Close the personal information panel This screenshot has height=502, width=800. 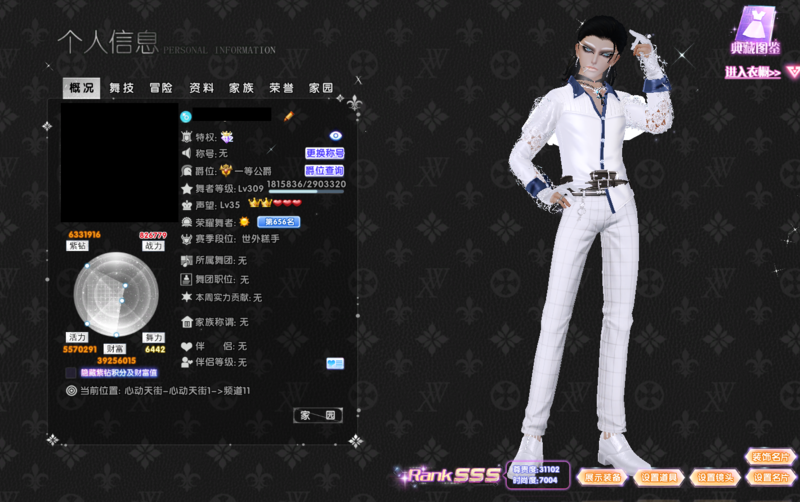(359, 81)
